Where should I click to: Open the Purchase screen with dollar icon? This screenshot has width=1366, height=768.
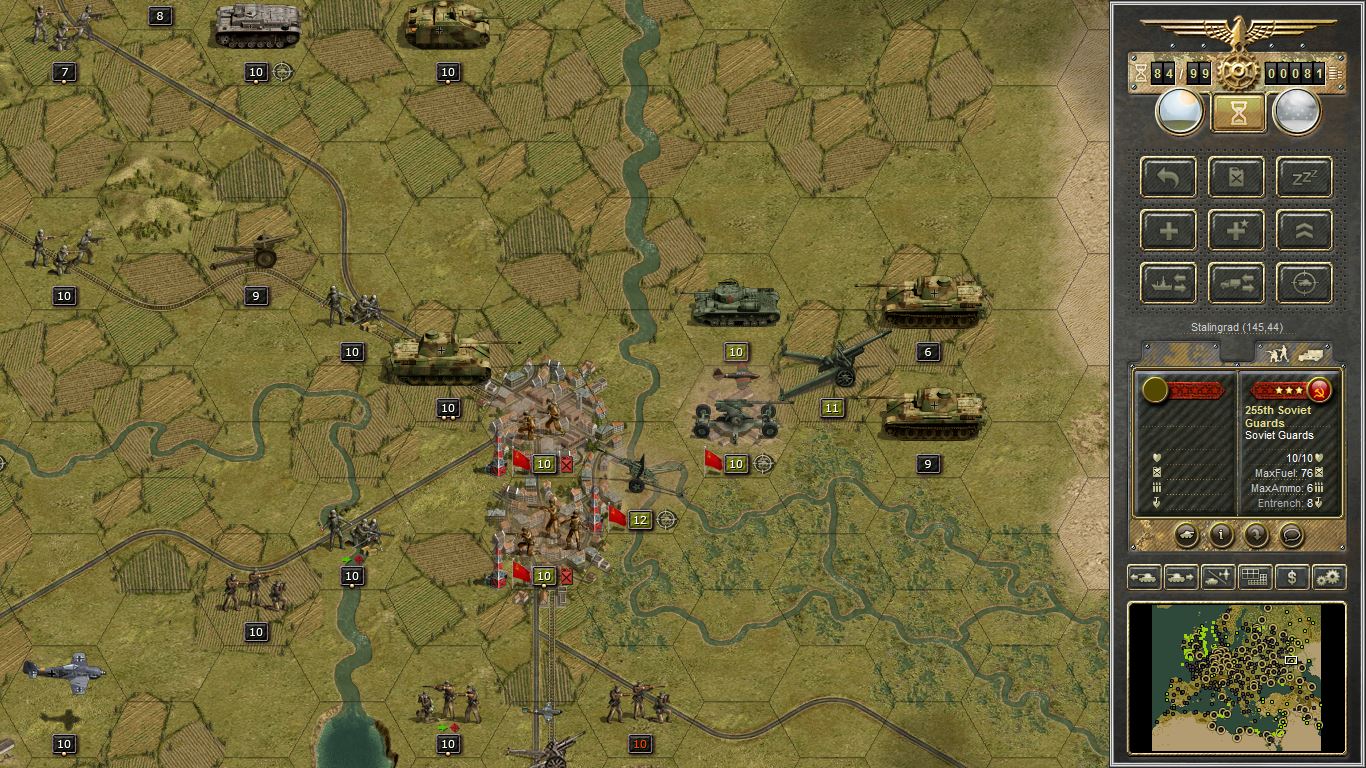pos(1291,577)
